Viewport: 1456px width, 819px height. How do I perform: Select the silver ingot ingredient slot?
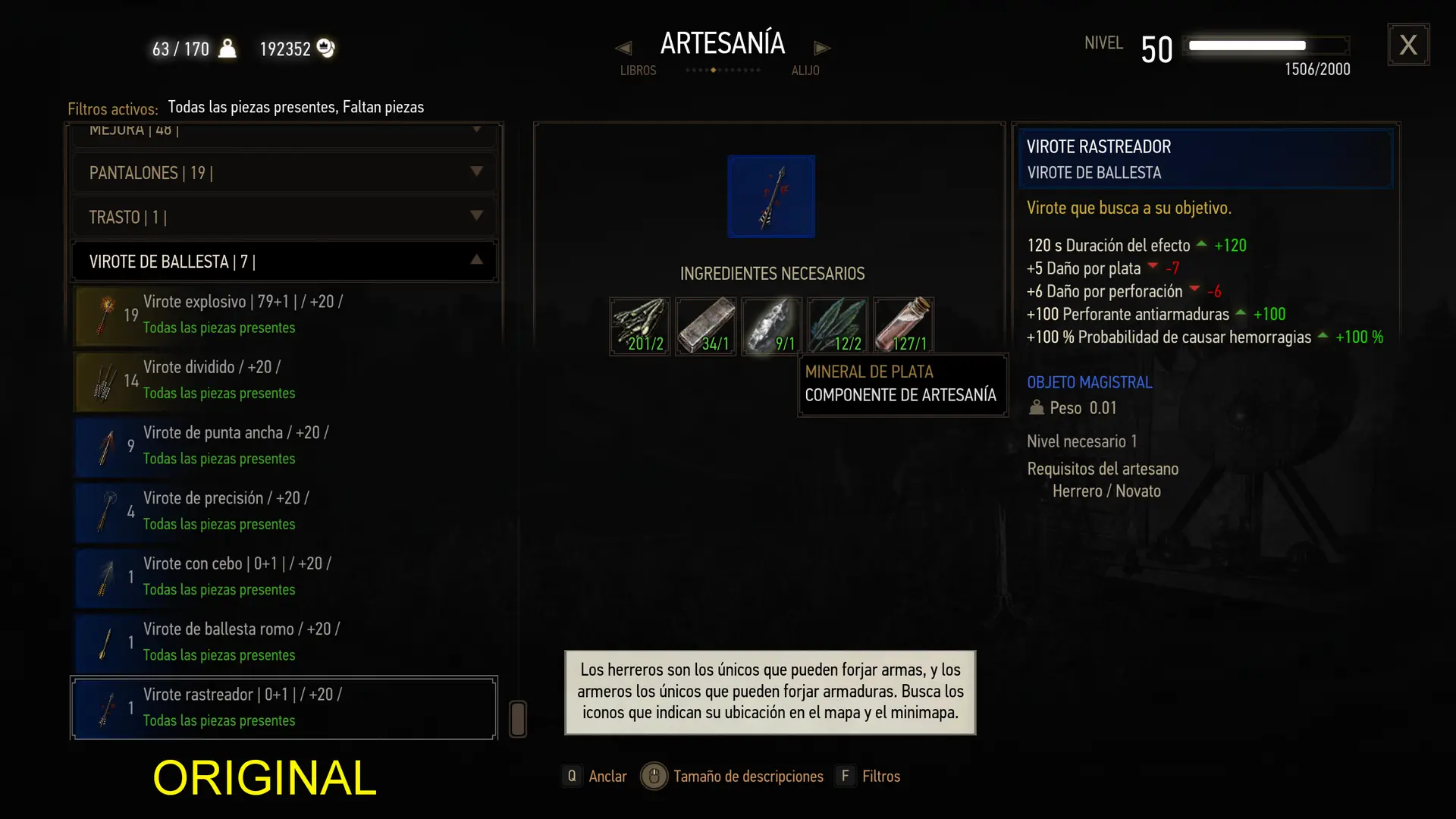pos(705,326)
